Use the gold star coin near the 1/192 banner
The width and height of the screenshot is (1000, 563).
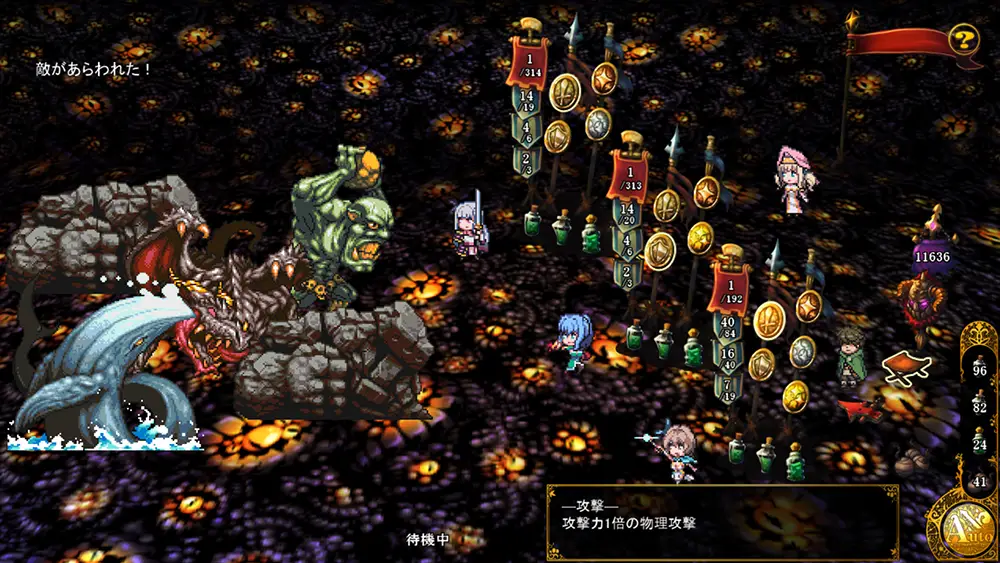coord(795,394)
